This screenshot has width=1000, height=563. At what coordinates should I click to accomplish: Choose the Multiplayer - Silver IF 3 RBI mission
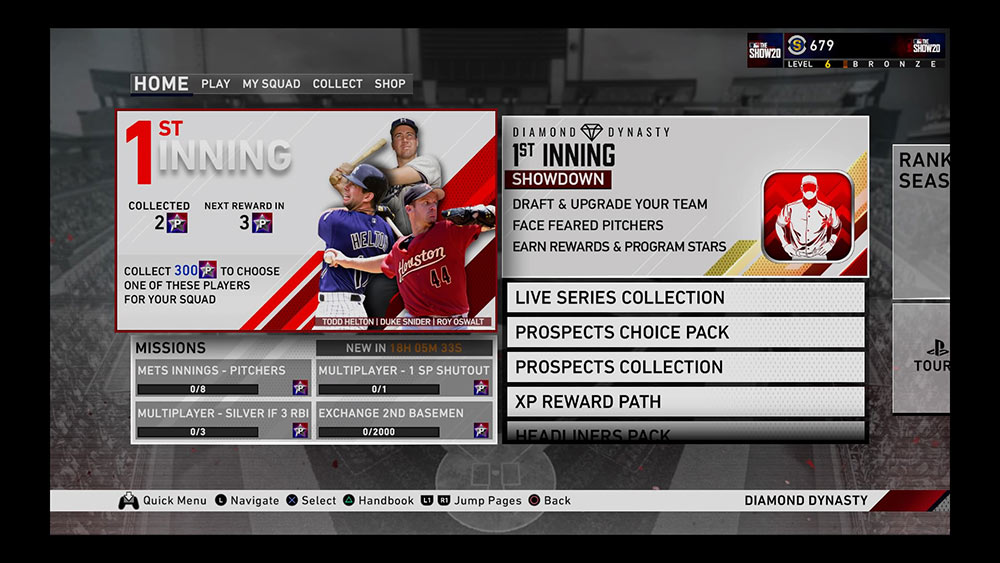223,421
